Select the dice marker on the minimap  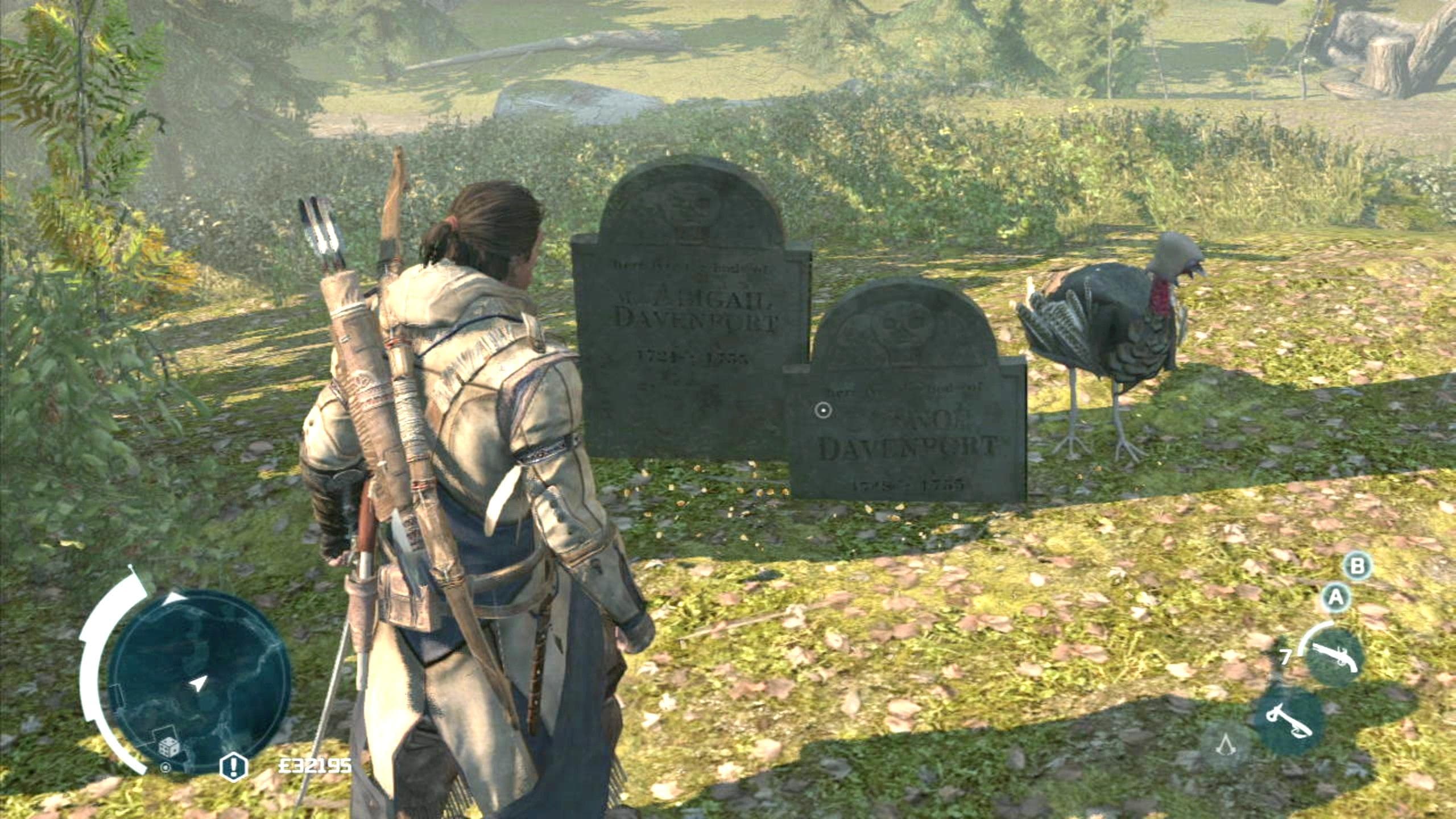[168, 746]
